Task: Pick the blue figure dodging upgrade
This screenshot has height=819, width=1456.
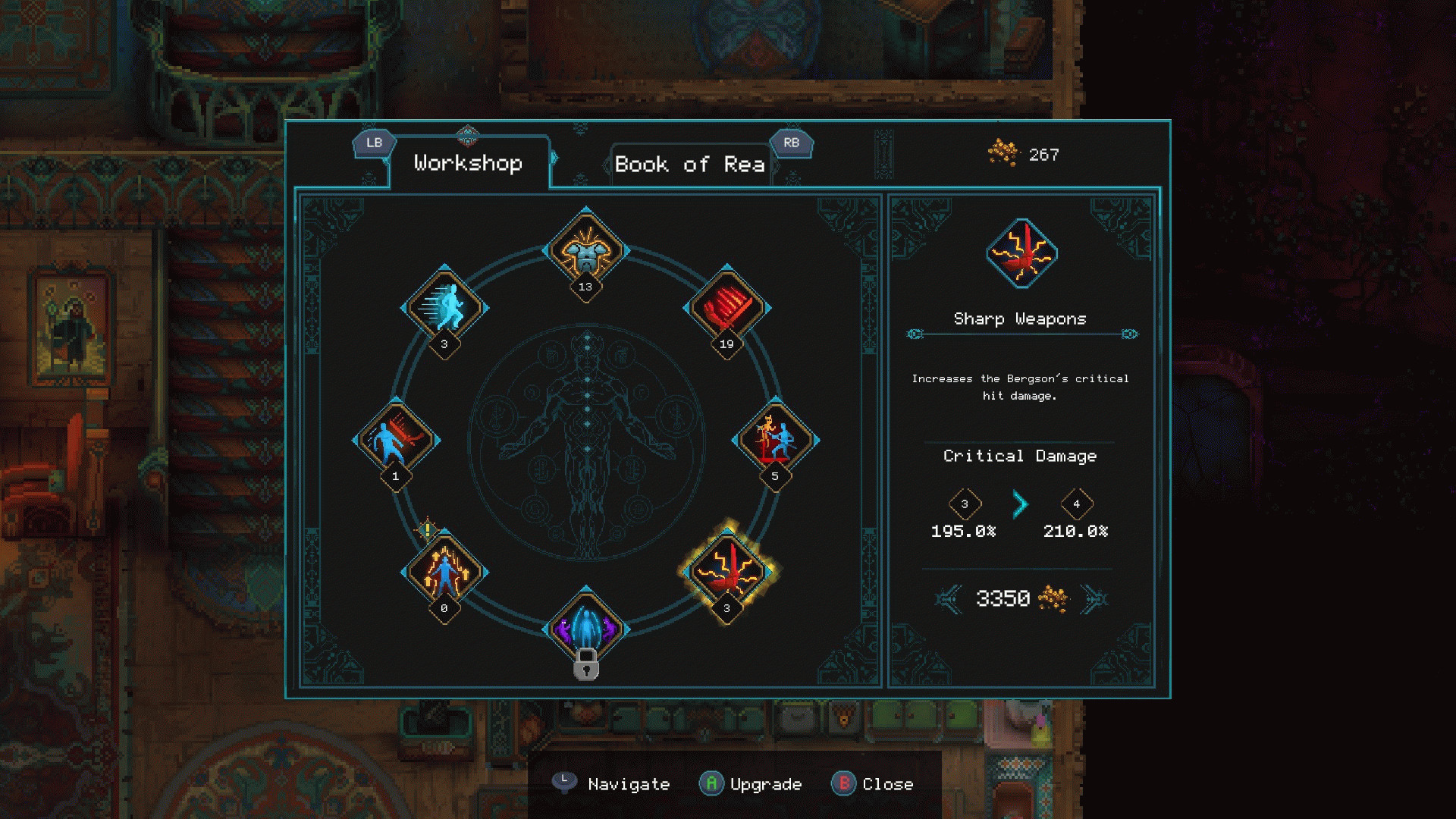Action: (x=396, y=440)
